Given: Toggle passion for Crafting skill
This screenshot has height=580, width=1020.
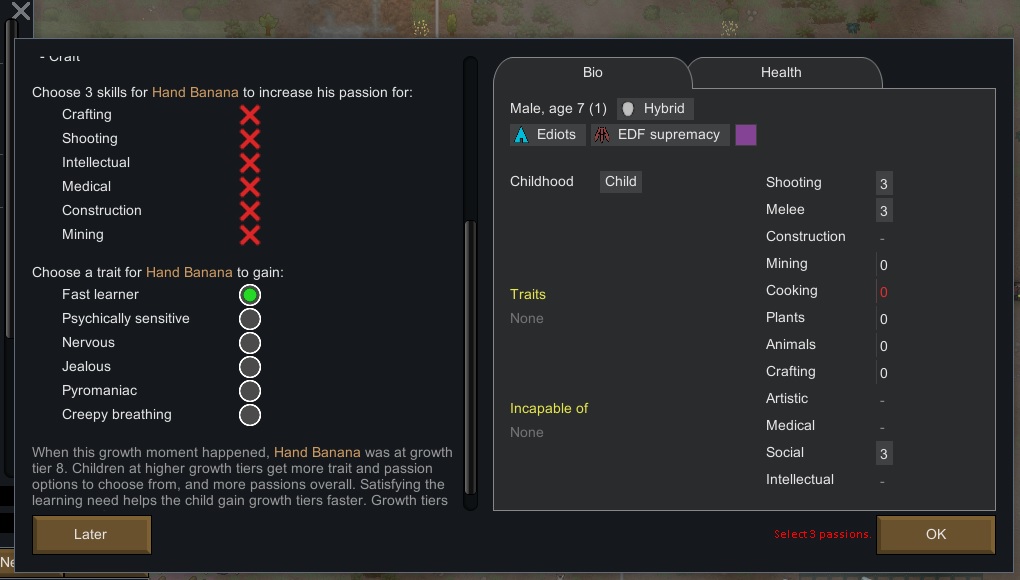Looking at the screenshot, I should (x=250, y=115).
